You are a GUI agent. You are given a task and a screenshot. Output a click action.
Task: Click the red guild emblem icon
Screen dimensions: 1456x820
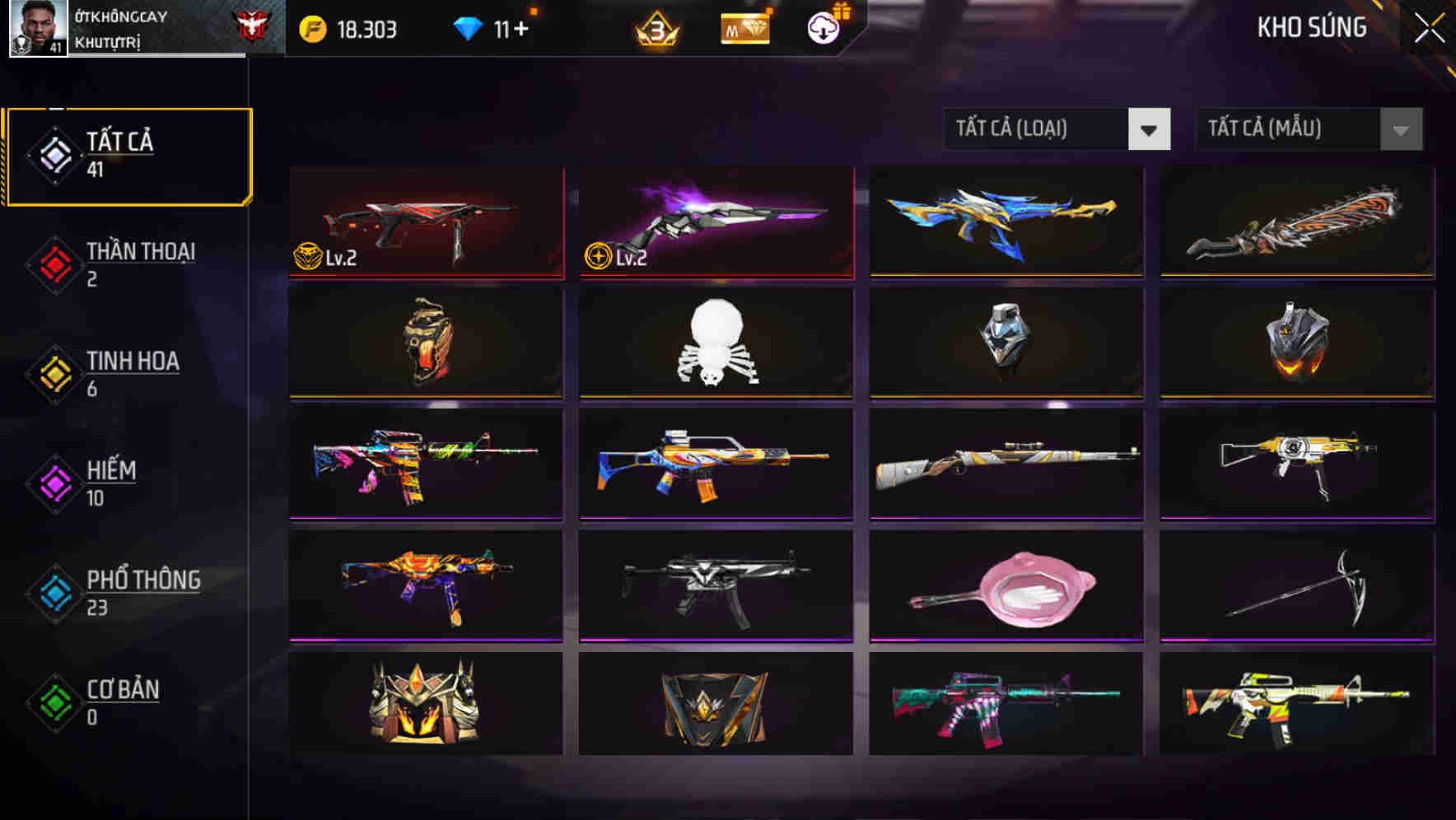(x=258, y=27)
